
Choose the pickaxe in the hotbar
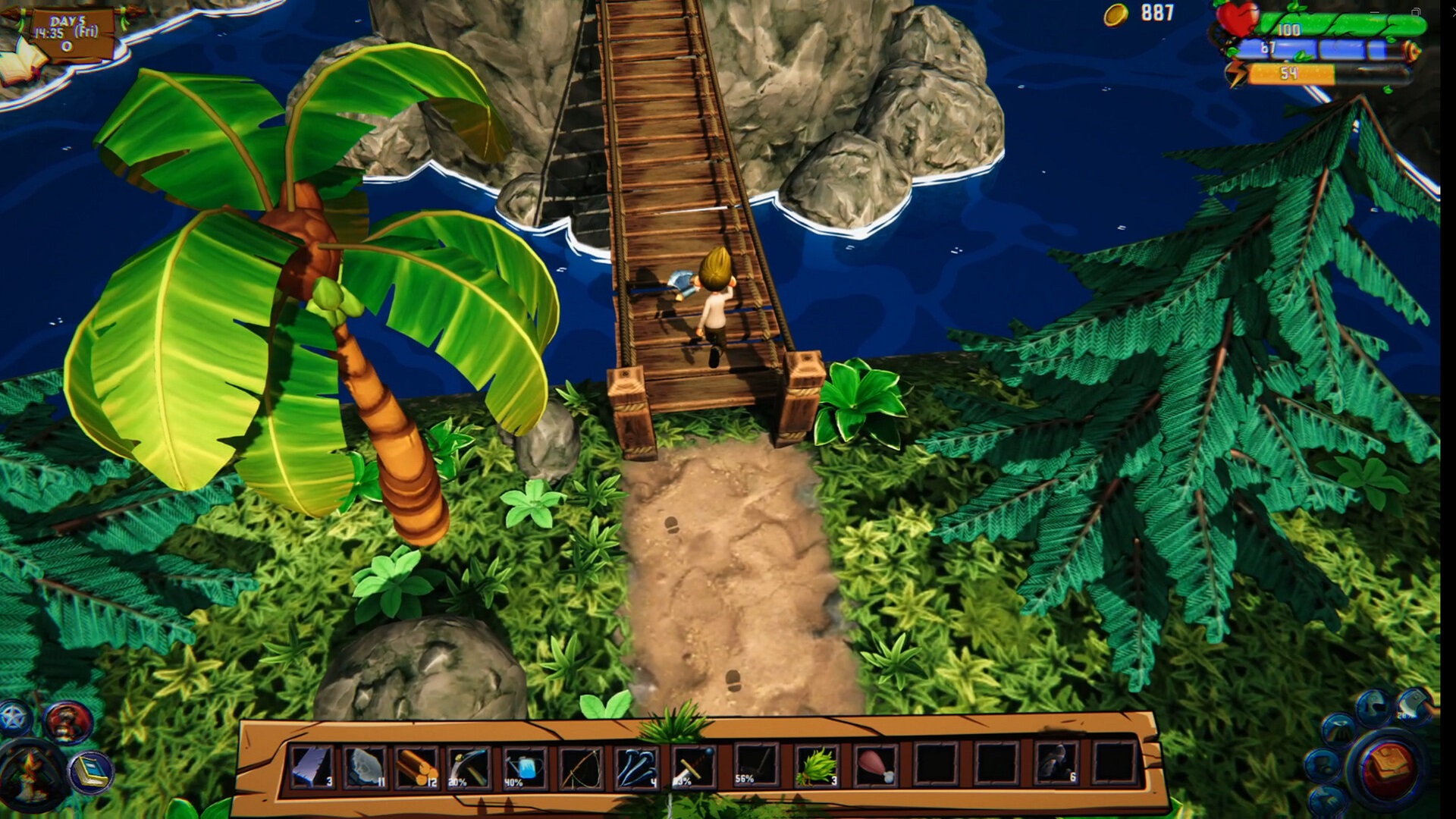[x=469, y=767]
